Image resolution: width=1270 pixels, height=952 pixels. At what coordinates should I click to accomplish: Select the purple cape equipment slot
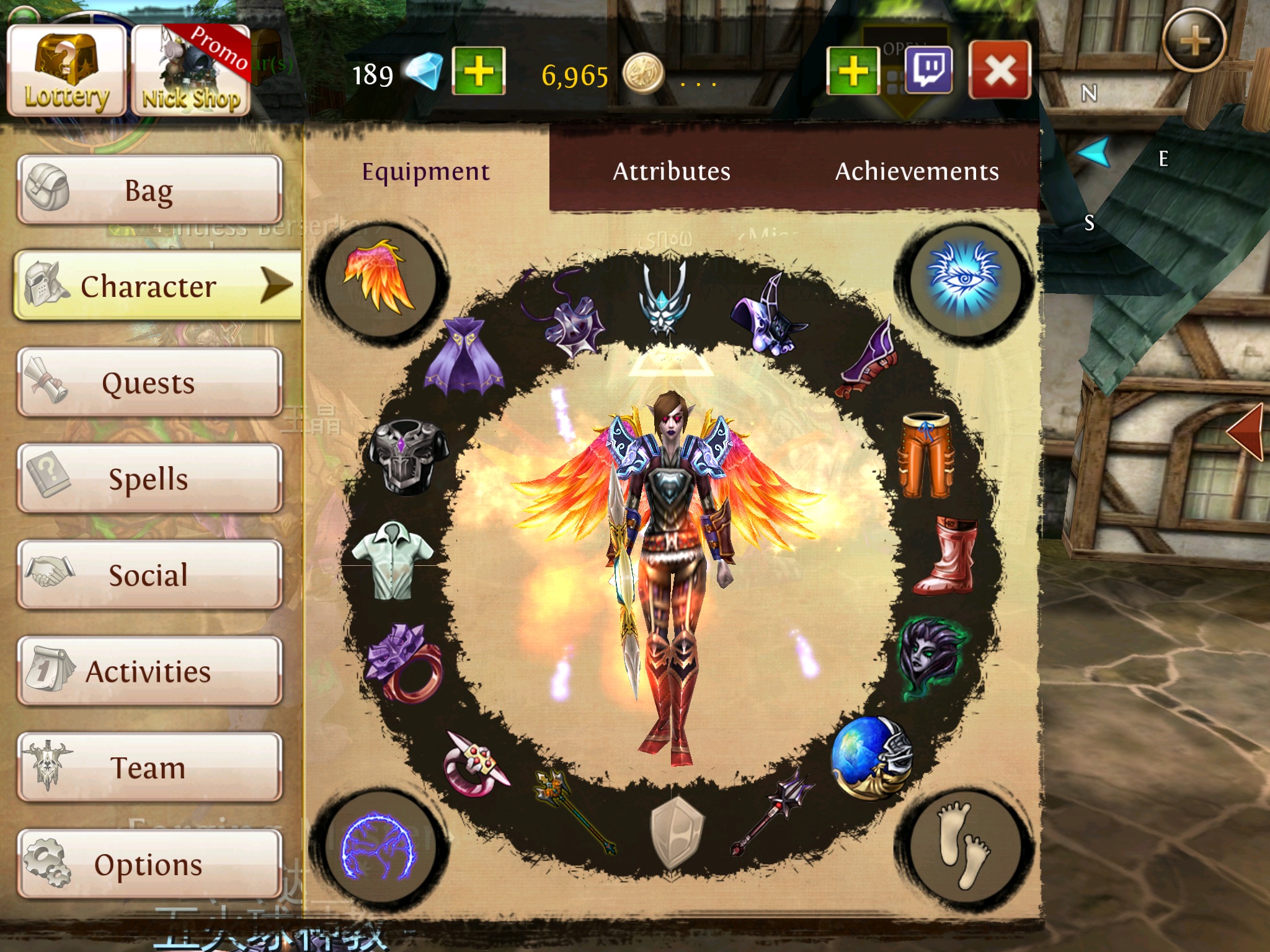click(x=464, y=356)
